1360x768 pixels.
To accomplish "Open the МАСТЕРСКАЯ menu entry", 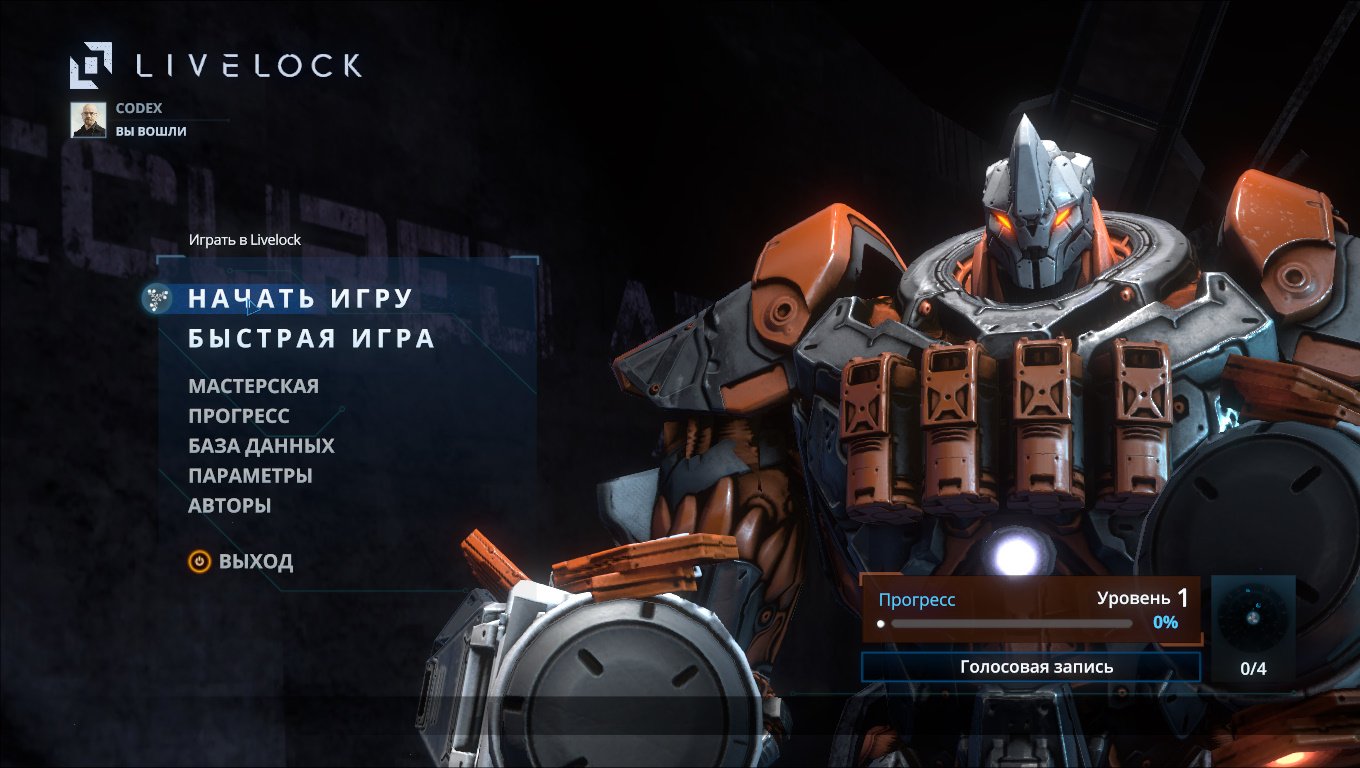I will [x=255, y=386].
